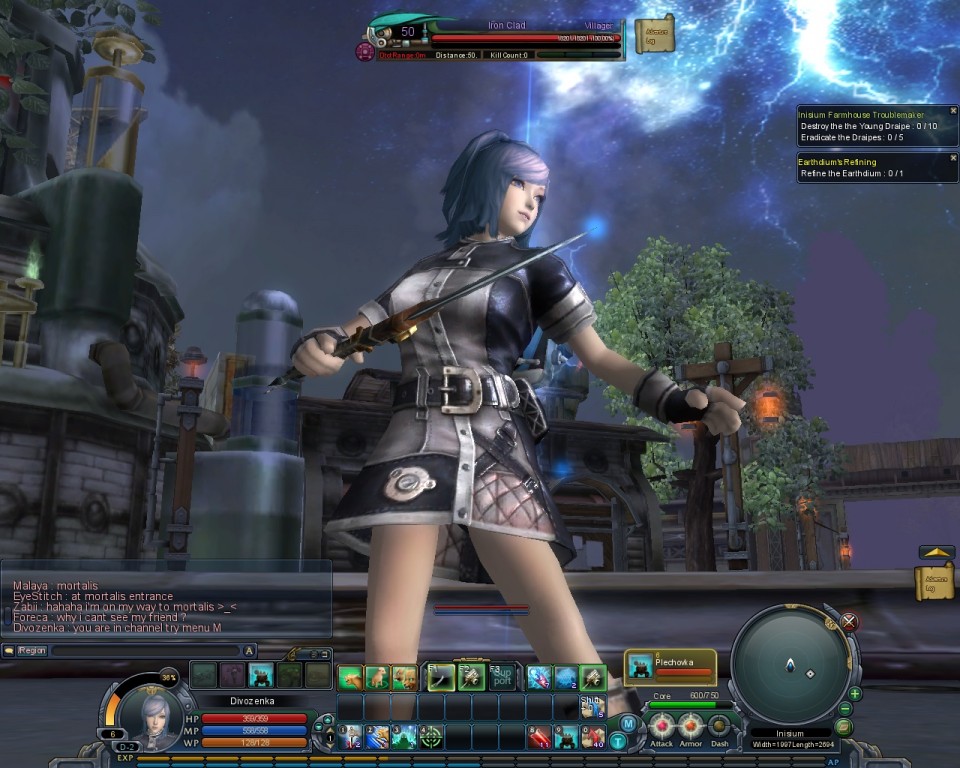This screenshot has width=960, height=768.
Task: Click the Region chat channel button
Action: (31, 650)
